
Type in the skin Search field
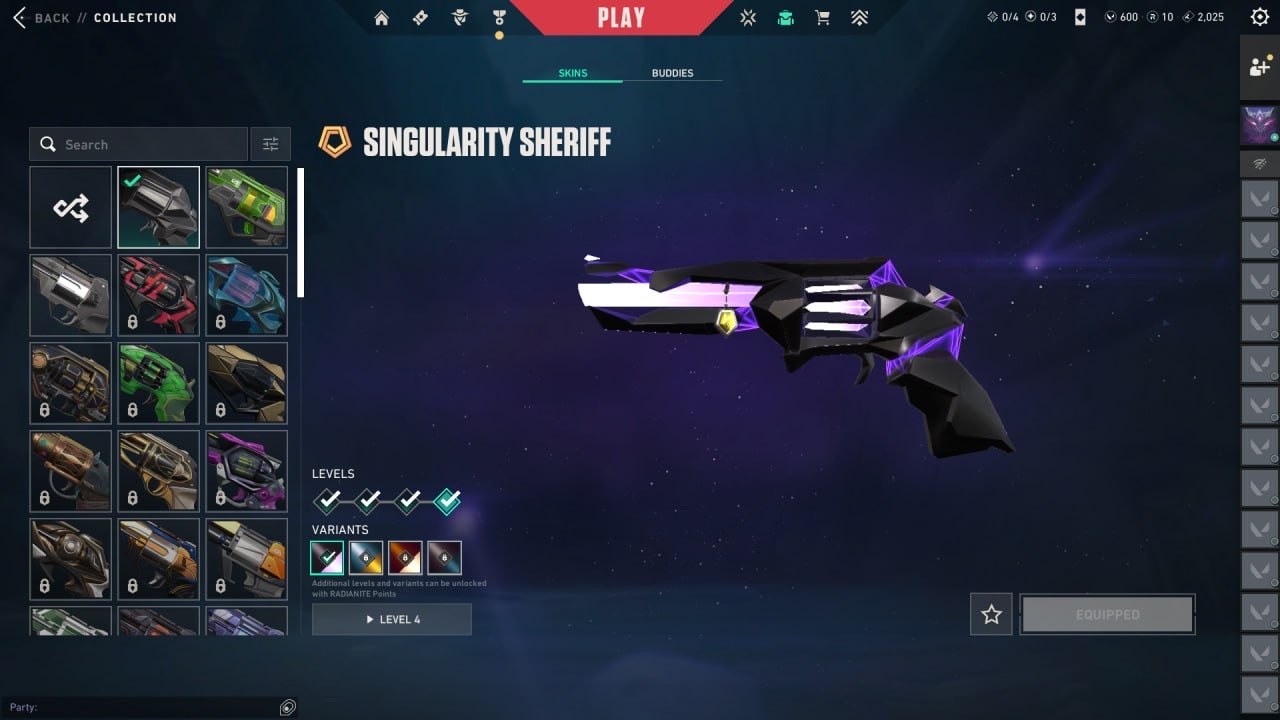click(x=150, y=145)
